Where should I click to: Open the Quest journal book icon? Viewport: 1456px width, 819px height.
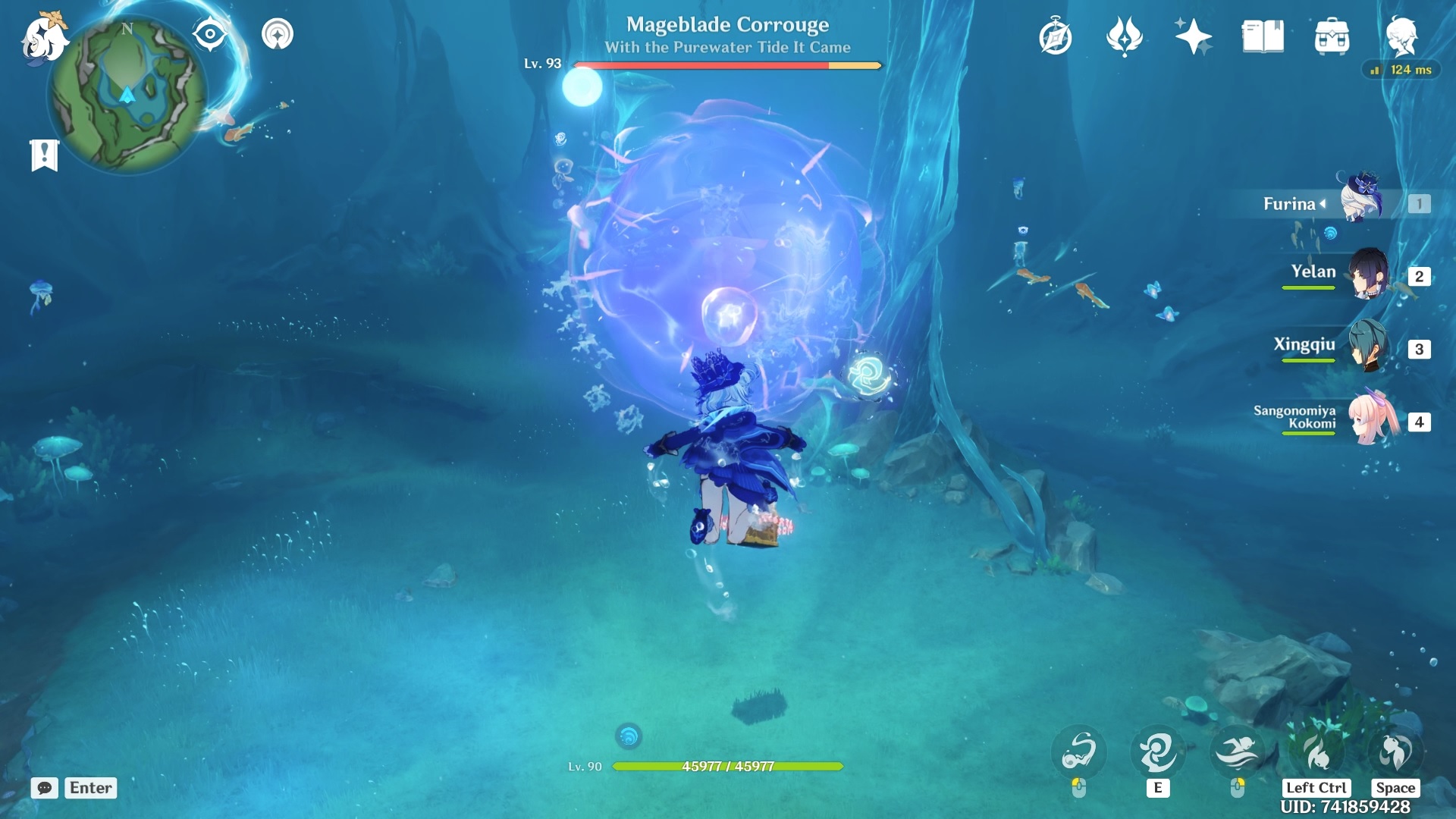tap(1263, 35)
